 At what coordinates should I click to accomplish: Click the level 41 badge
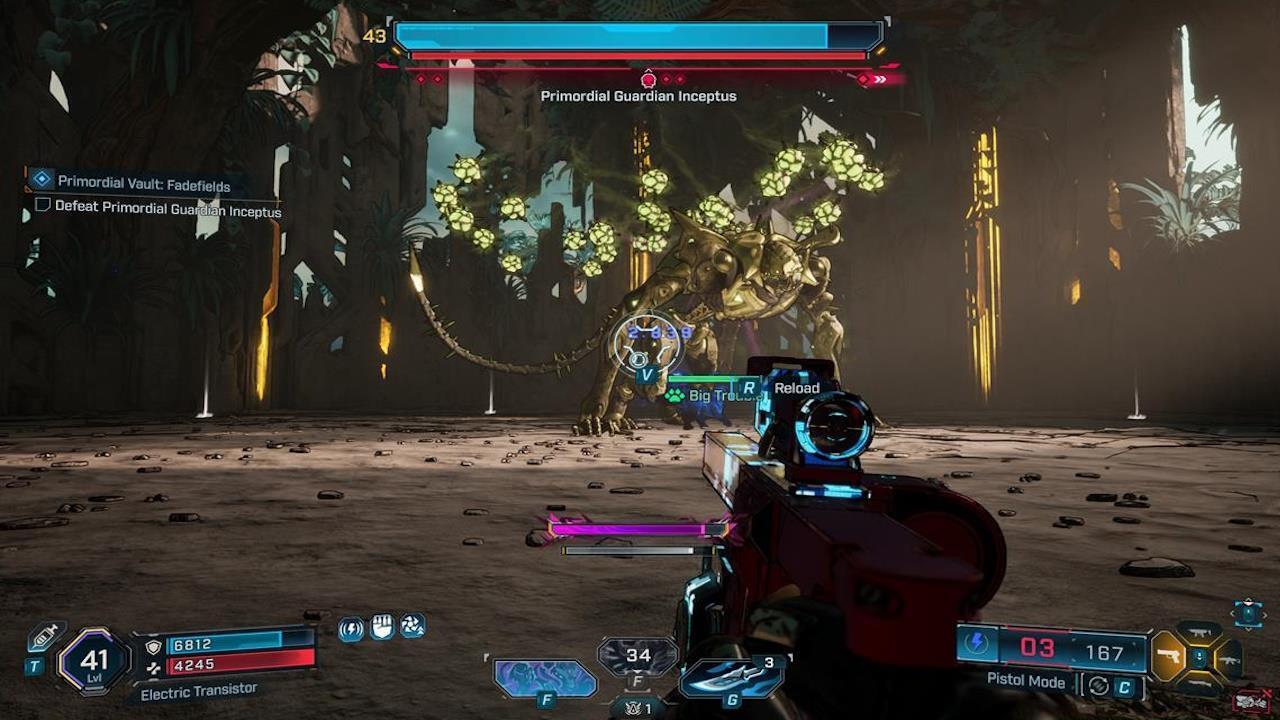[94, 660]
